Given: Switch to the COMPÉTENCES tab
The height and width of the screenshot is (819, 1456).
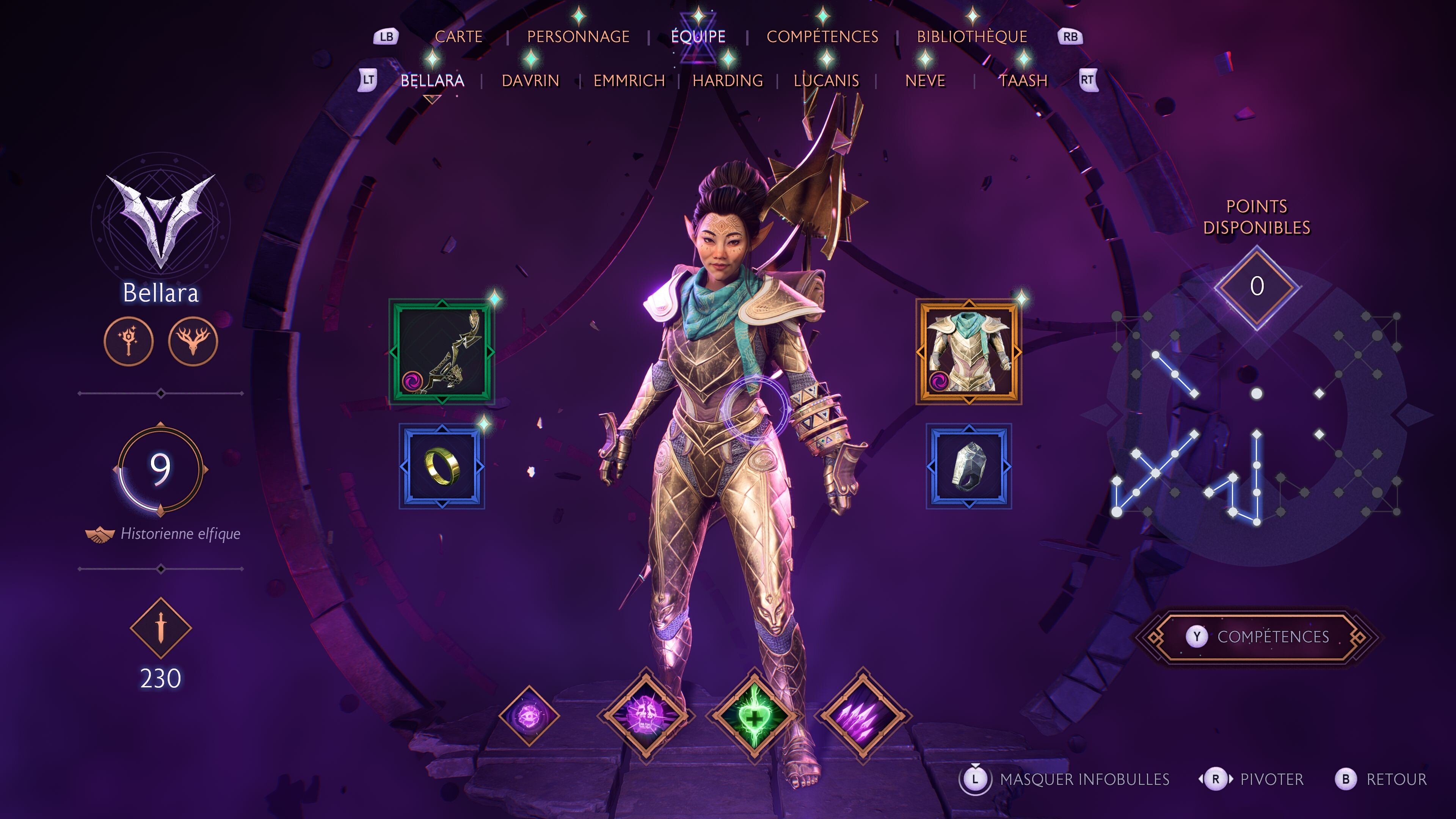Looking at the screenshot, I should click(822, 36).
